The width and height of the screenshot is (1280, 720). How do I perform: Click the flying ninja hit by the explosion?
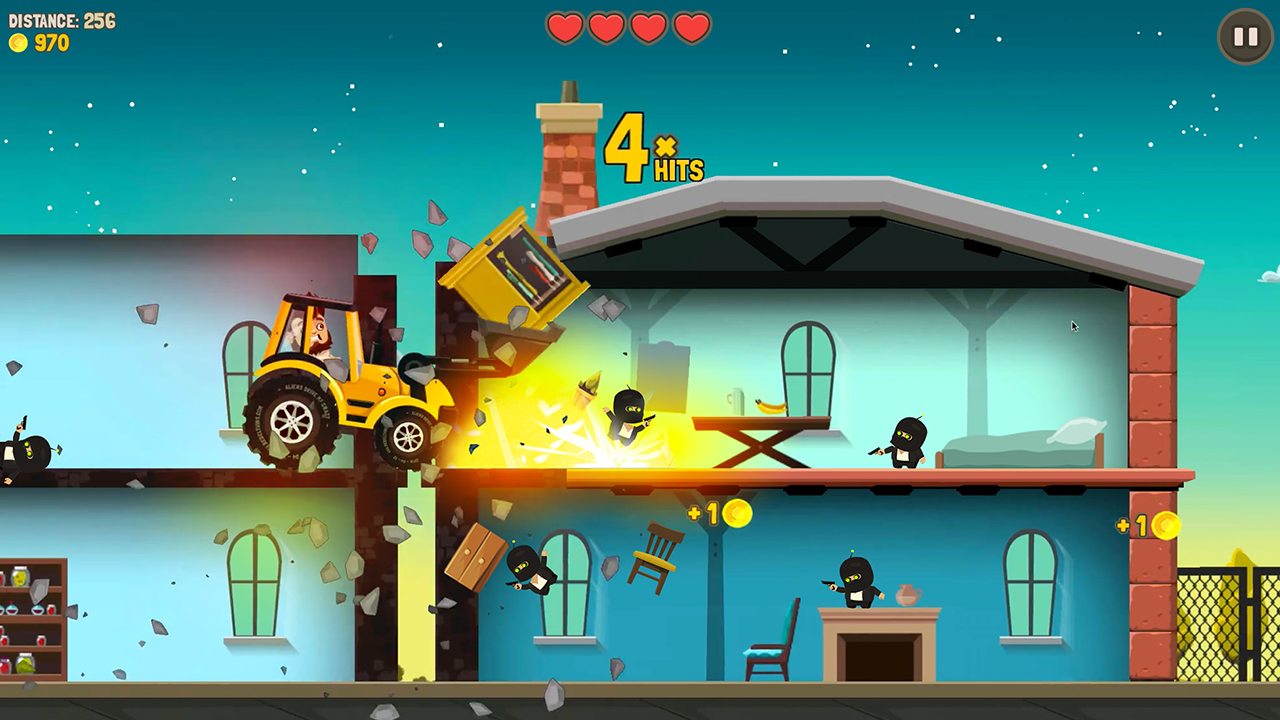tap(625, 415)
